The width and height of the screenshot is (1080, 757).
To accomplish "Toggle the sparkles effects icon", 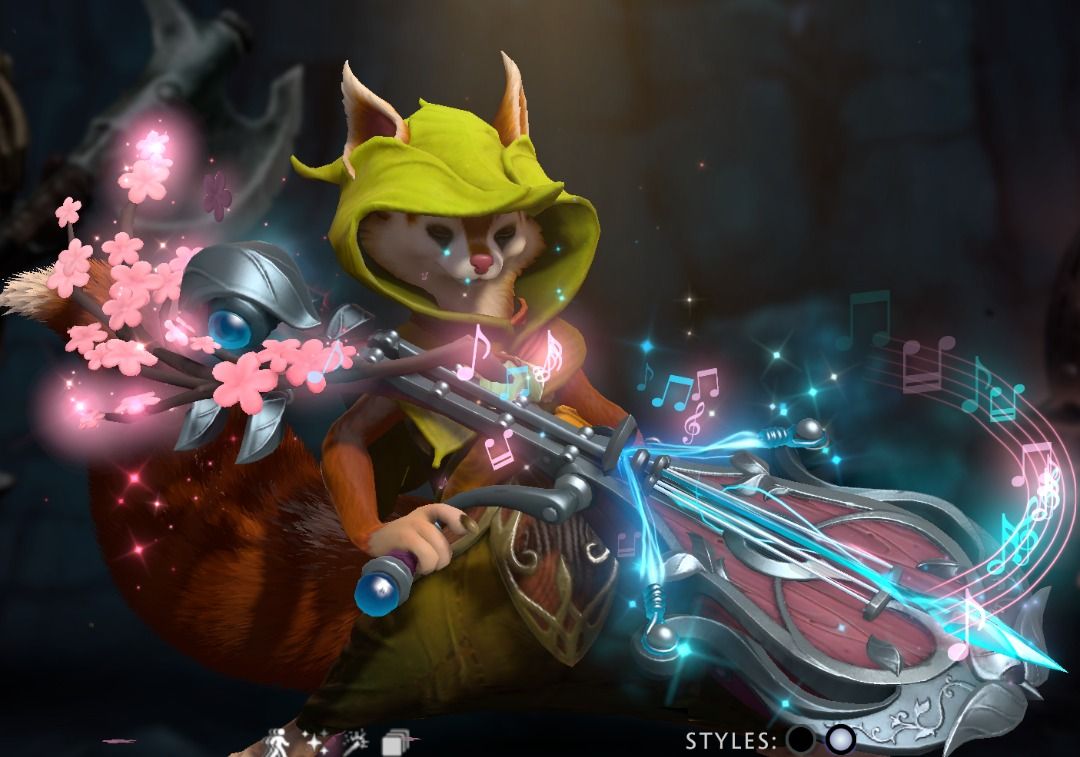I will pyautogui.click(x=317, y=742).
